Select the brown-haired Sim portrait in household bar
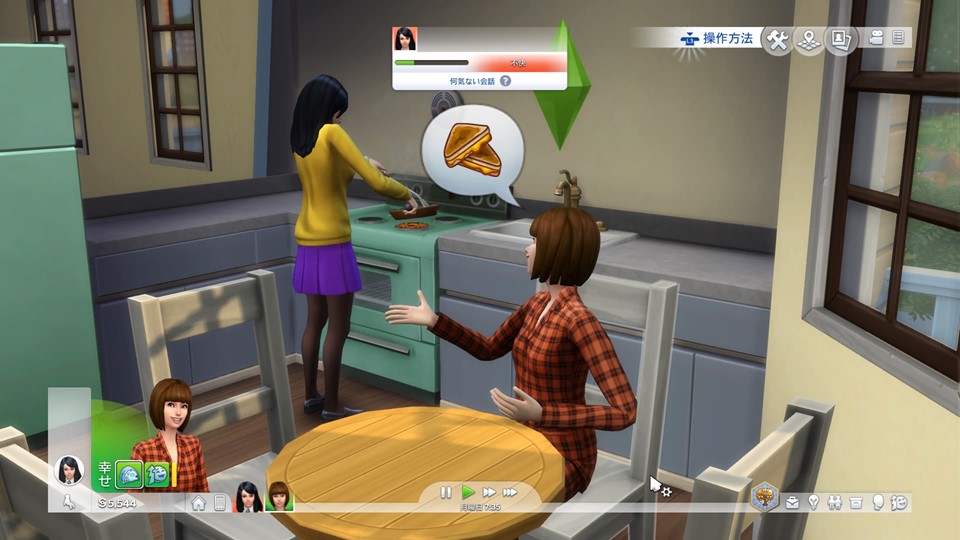Screen dimensions: 960x540 277,497
